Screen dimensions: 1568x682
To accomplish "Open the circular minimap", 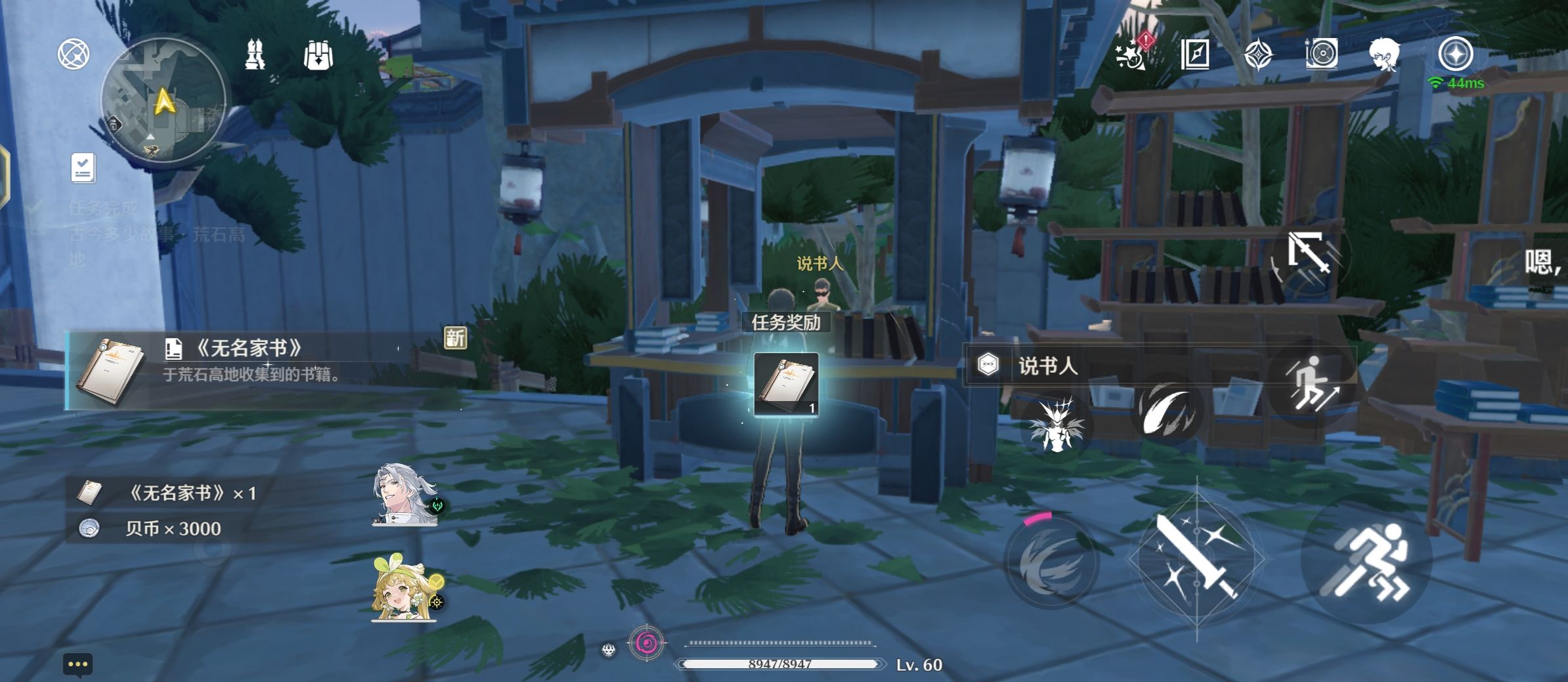I will click(163, 100).
